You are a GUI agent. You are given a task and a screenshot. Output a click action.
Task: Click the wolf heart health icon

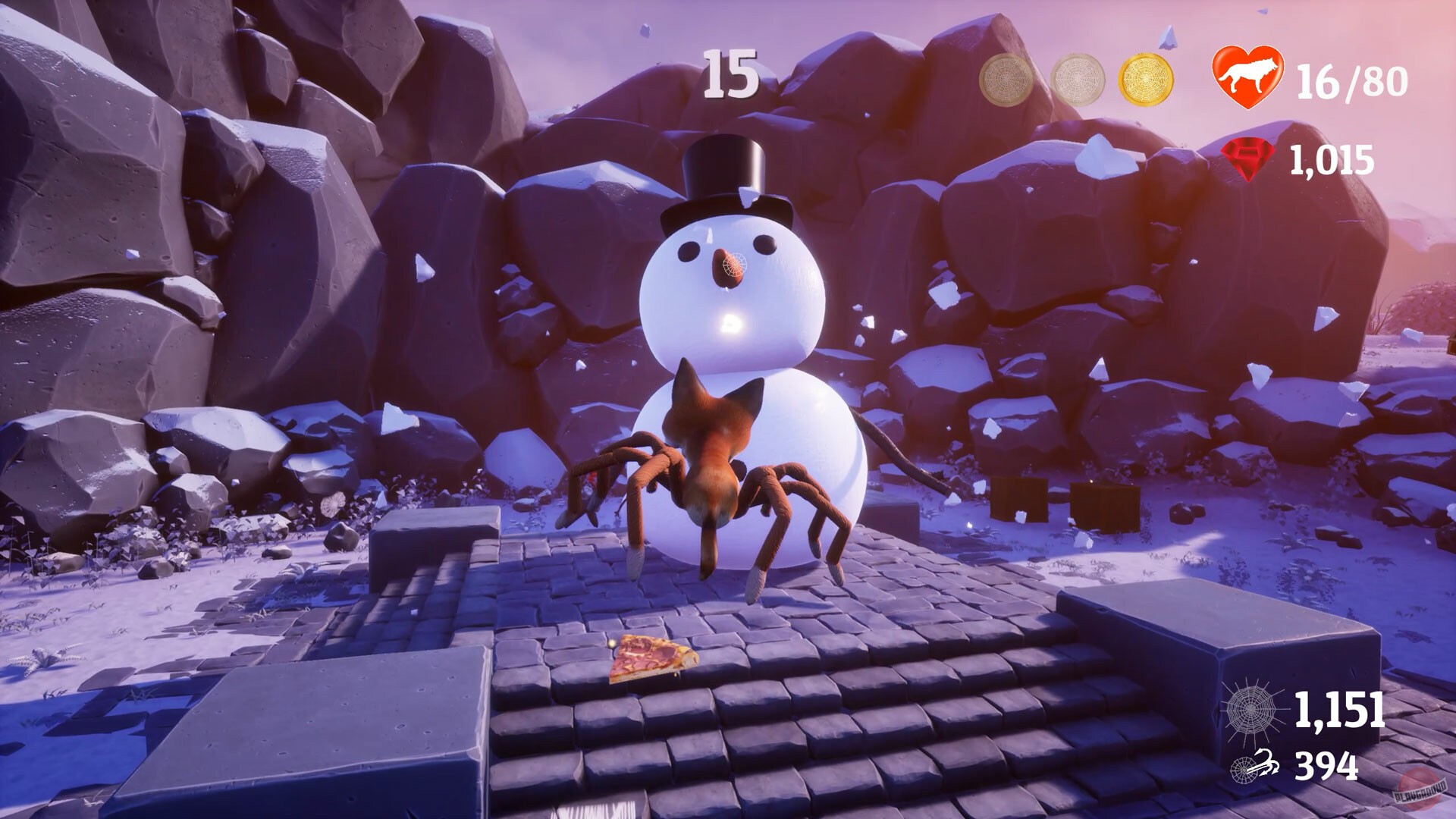(1248, 76)
